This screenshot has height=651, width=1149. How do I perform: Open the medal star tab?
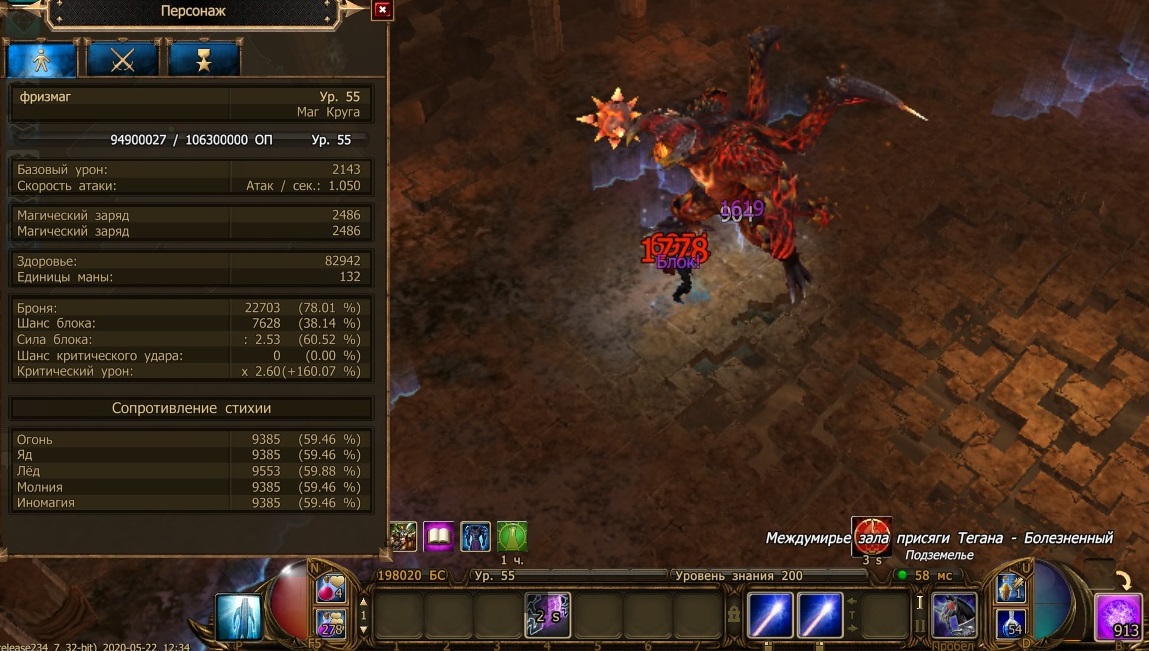pyautogui.click(x=203, y=60)
